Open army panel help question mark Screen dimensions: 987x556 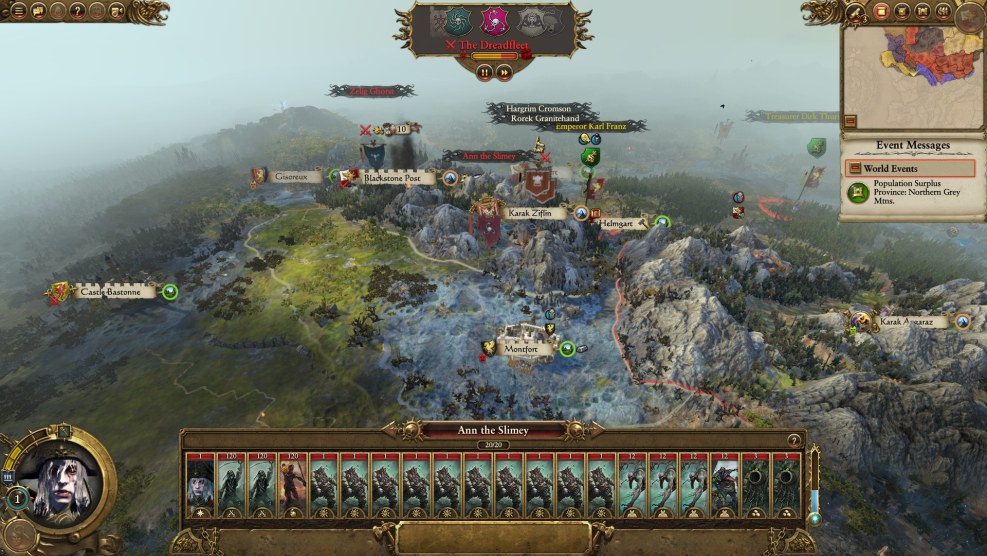pyautogui.click(x=795, y=440)
